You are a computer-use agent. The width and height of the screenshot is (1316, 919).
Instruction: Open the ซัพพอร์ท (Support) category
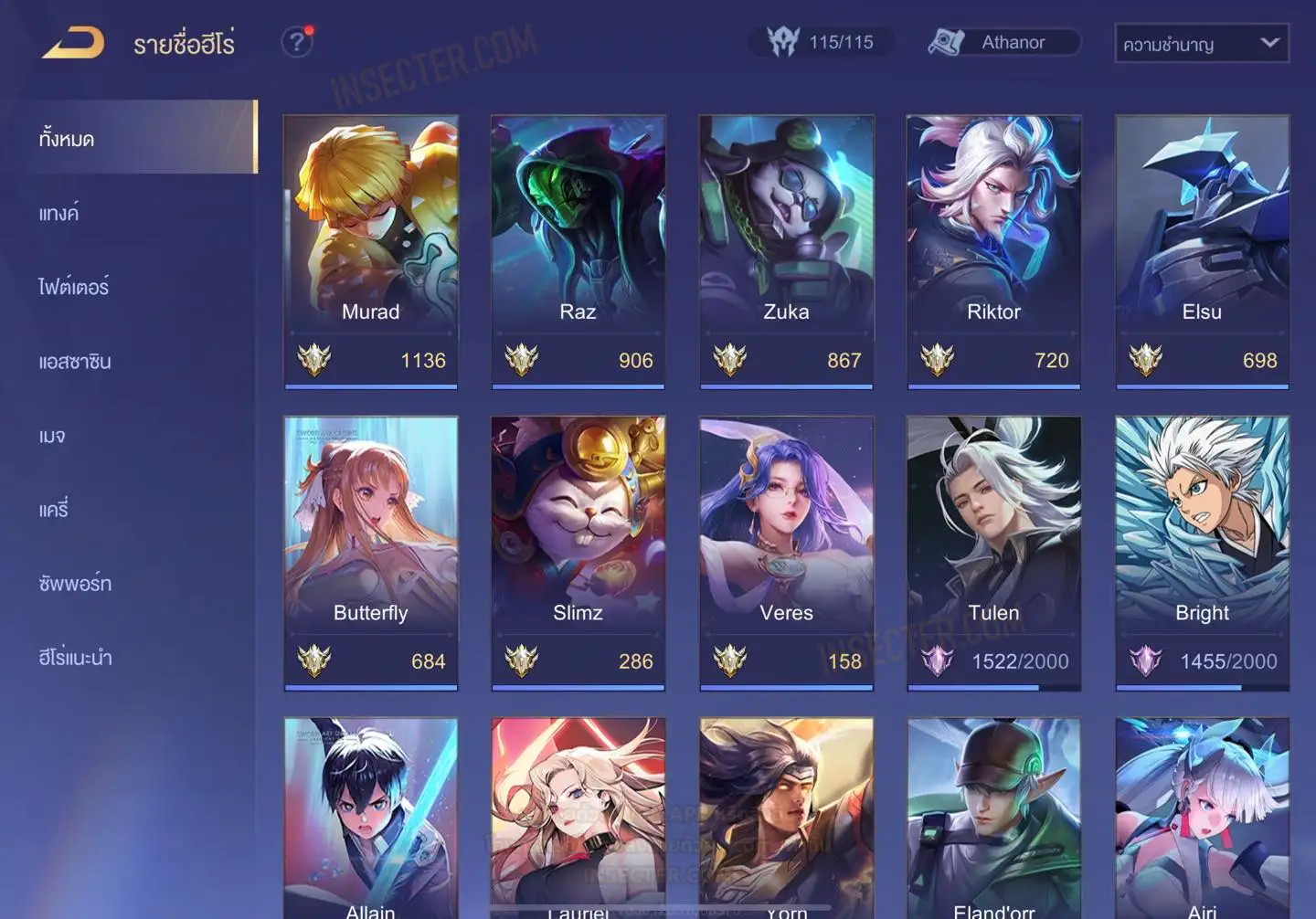click(75, 583)
